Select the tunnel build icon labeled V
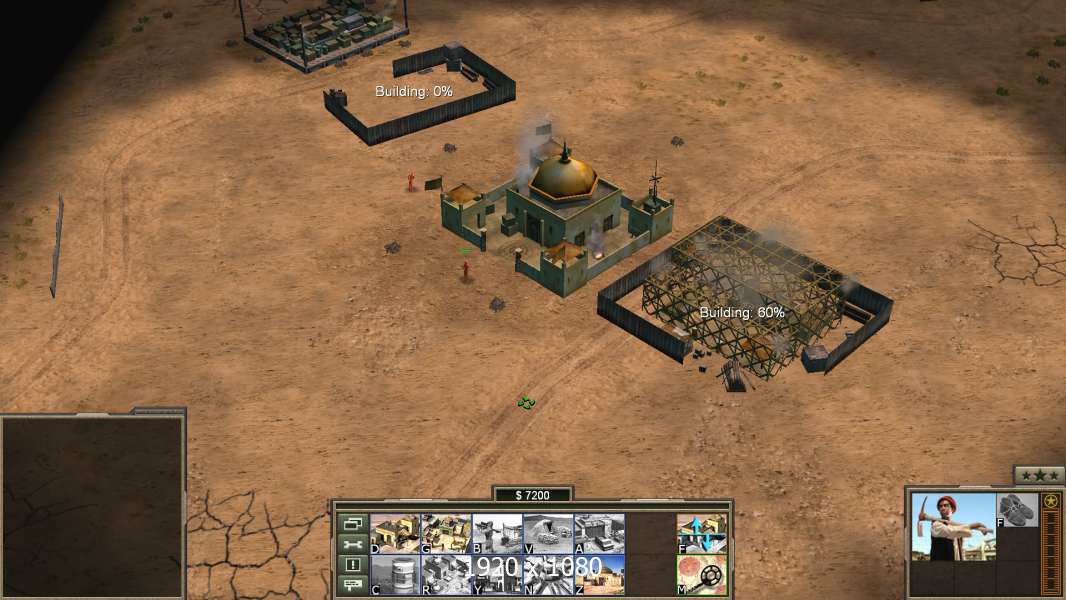 (x=548, y=533)
